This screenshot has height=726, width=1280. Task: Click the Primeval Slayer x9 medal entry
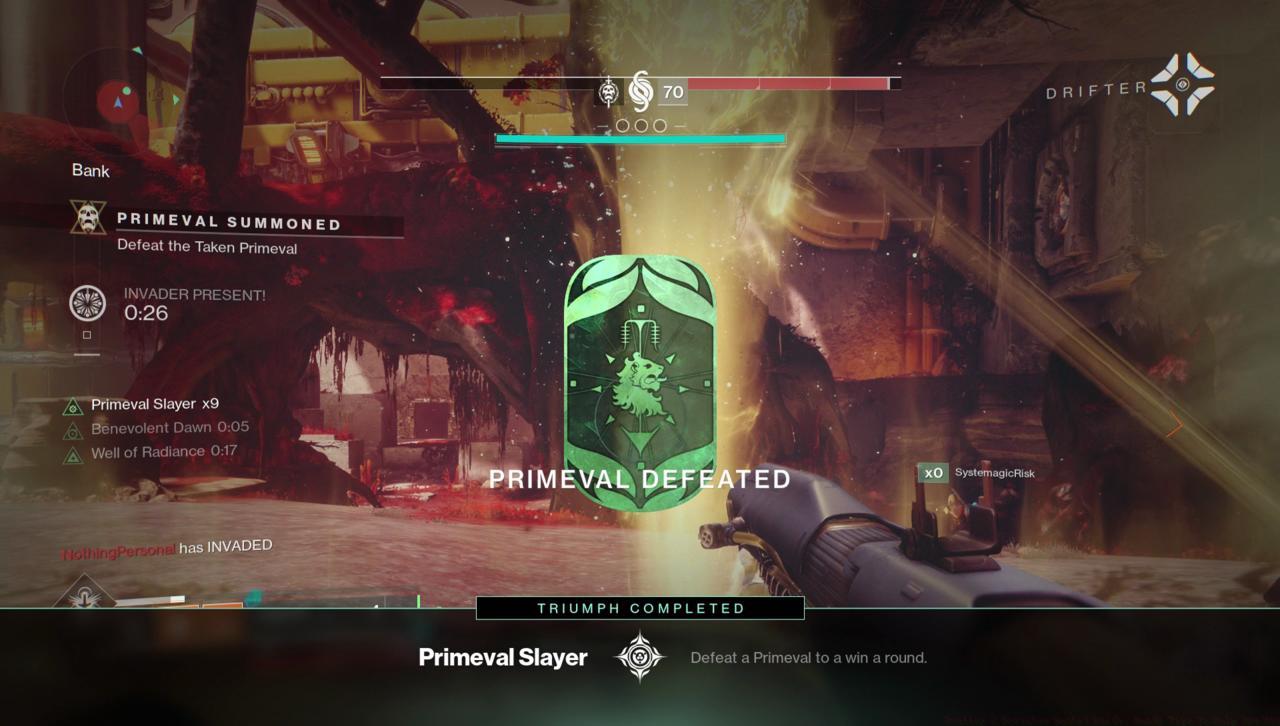tap(154, 404)
